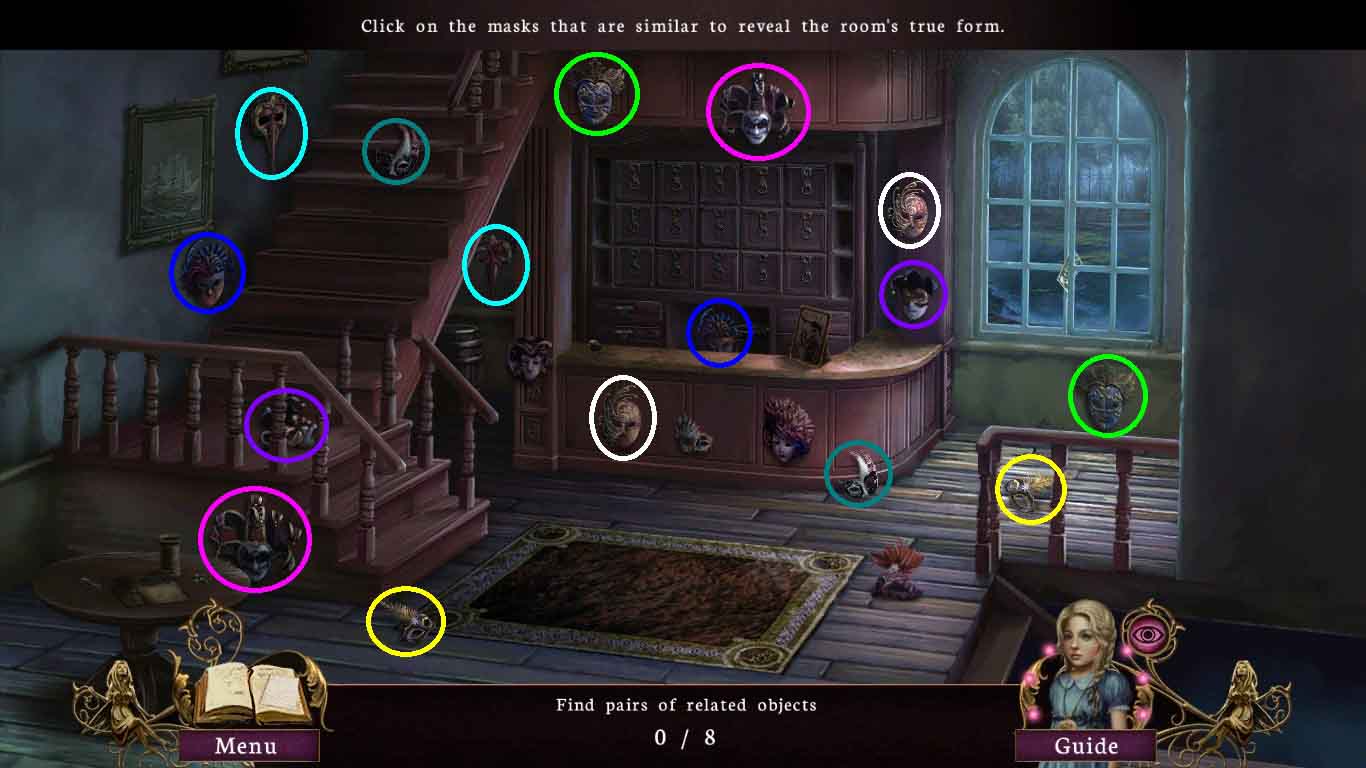Click the long-beaked mask in the cyan circle upper left
Viewport: 1366px width, 768px height.
[x=270, y=132]
